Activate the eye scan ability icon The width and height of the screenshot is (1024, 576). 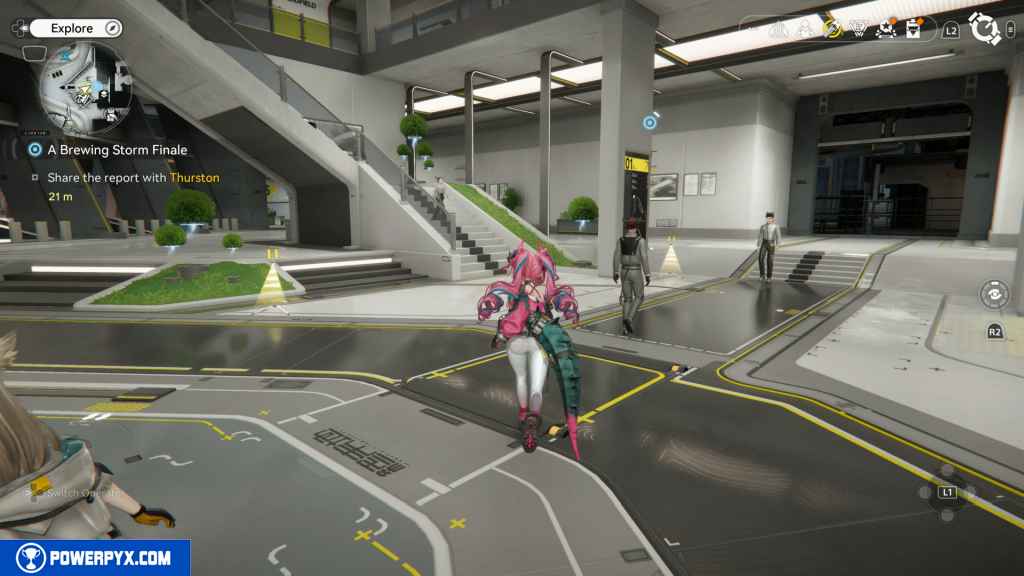[x=994, y=295]
